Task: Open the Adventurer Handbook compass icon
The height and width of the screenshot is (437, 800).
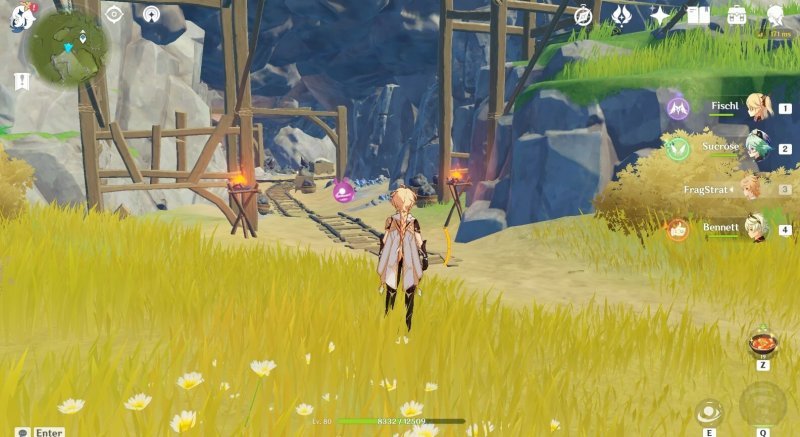Action: (x=584, y=15)
